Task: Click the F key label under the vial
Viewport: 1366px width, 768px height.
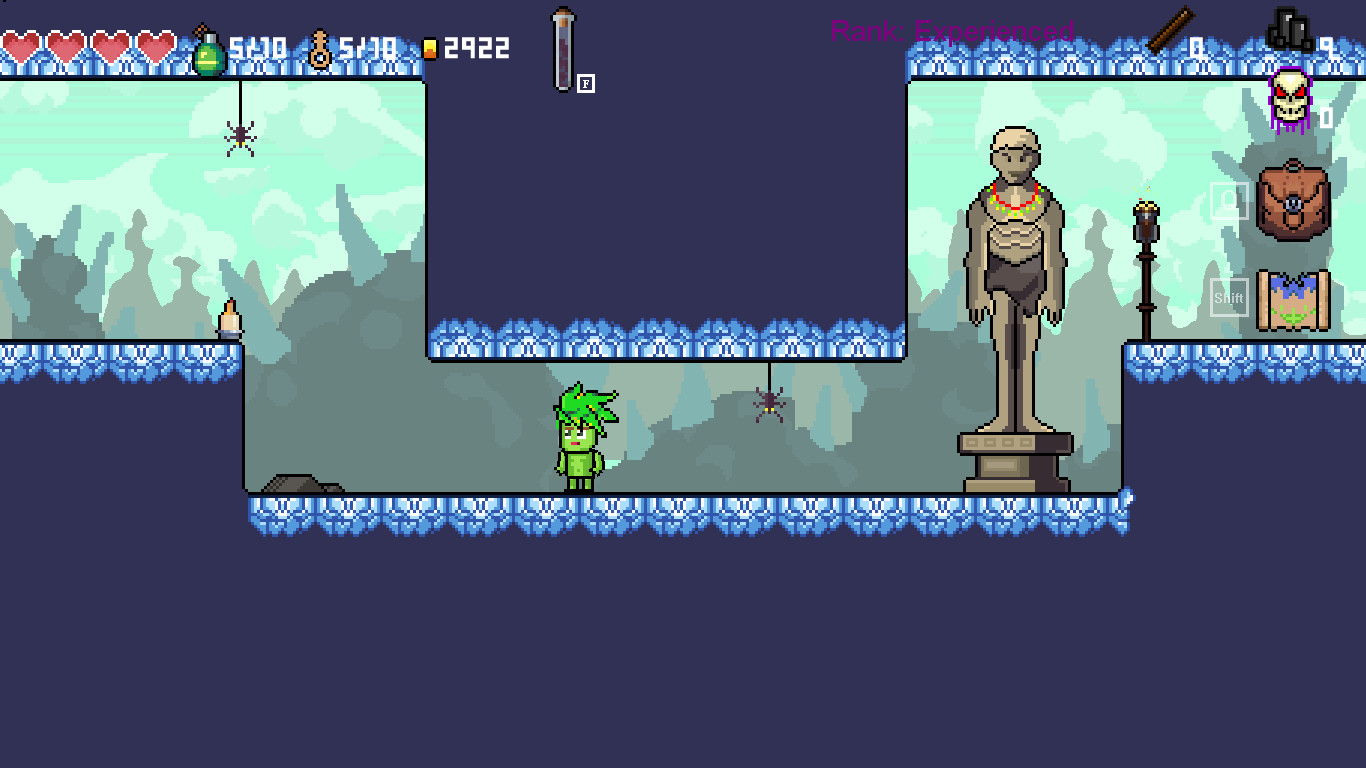Action: pyautogui.click(x=585, y=84)
